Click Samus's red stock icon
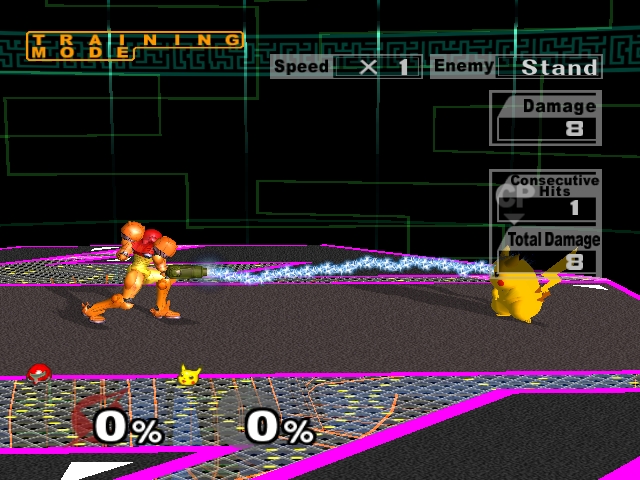The width and height of the screenshot is (640, 480). pyautogui.click(x=38, y=373)
